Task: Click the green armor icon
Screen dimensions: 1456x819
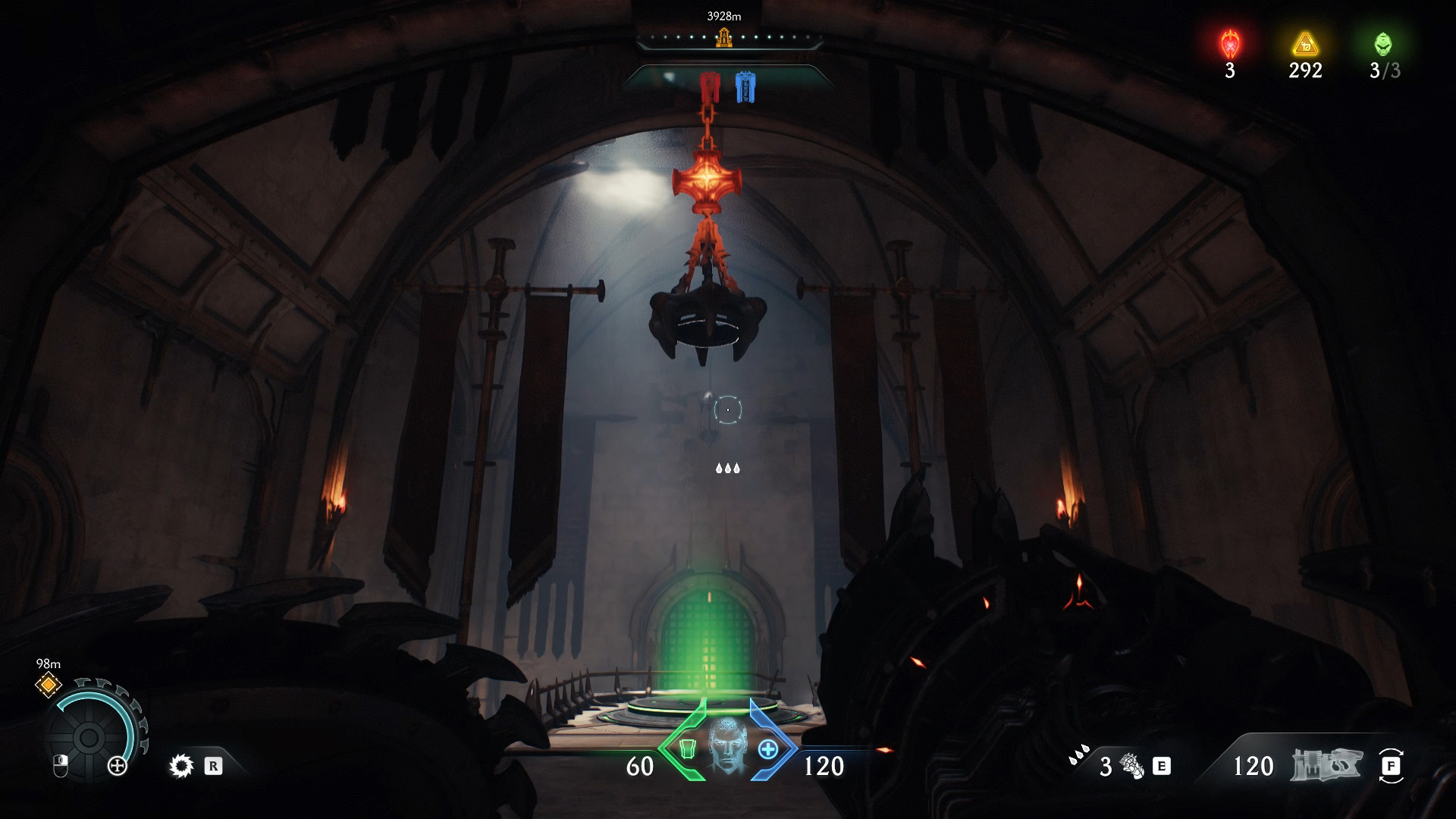Action: 687,749
